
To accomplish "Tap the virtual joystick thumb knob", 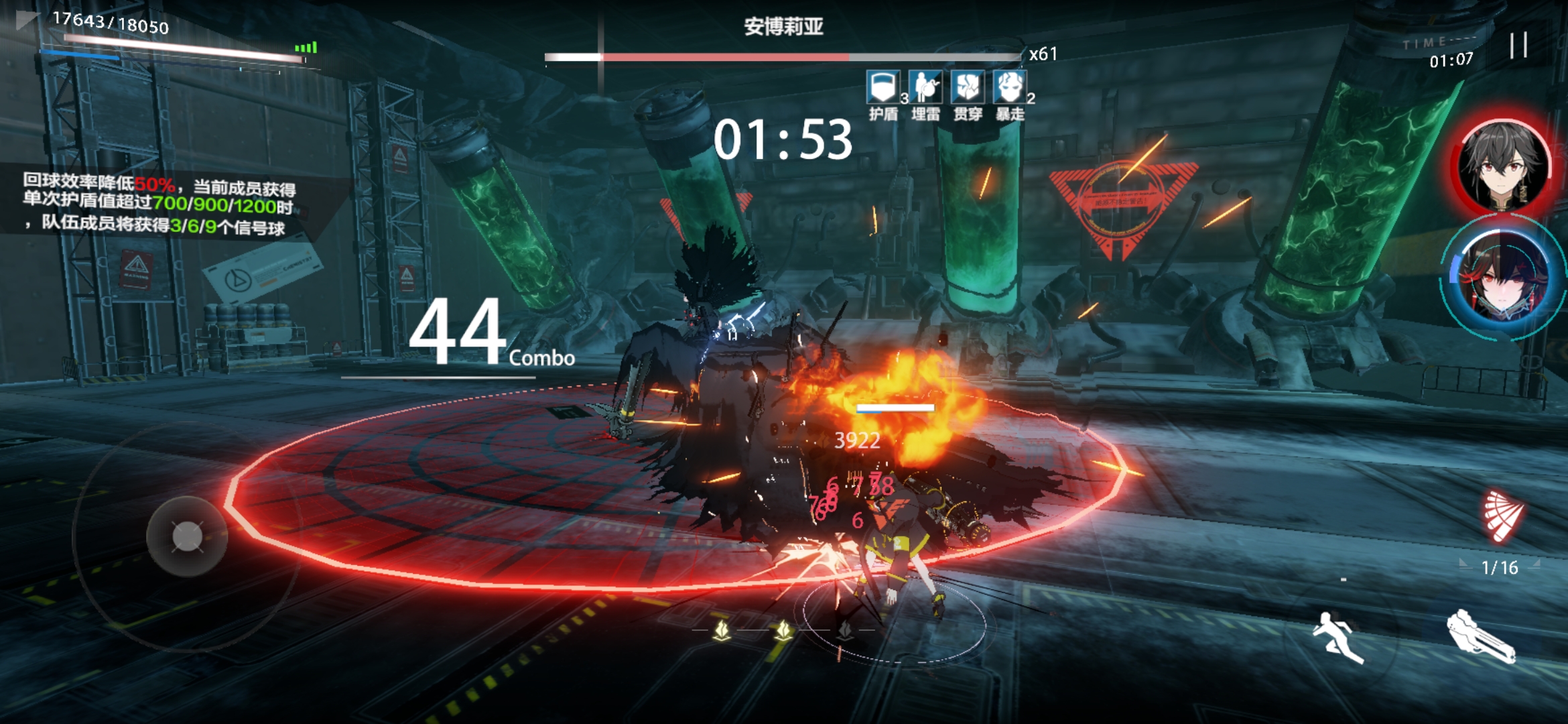I will point(187,536).
